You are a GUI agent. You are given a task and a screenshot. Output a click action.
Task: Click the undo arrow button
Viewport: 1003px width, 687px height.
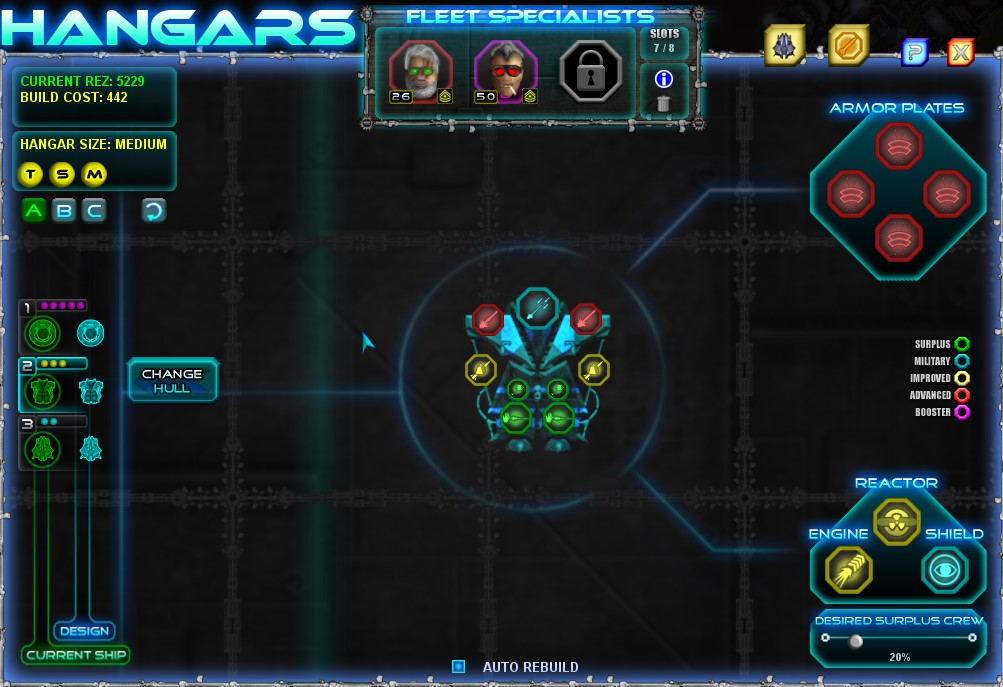click(x=153, y=210)
